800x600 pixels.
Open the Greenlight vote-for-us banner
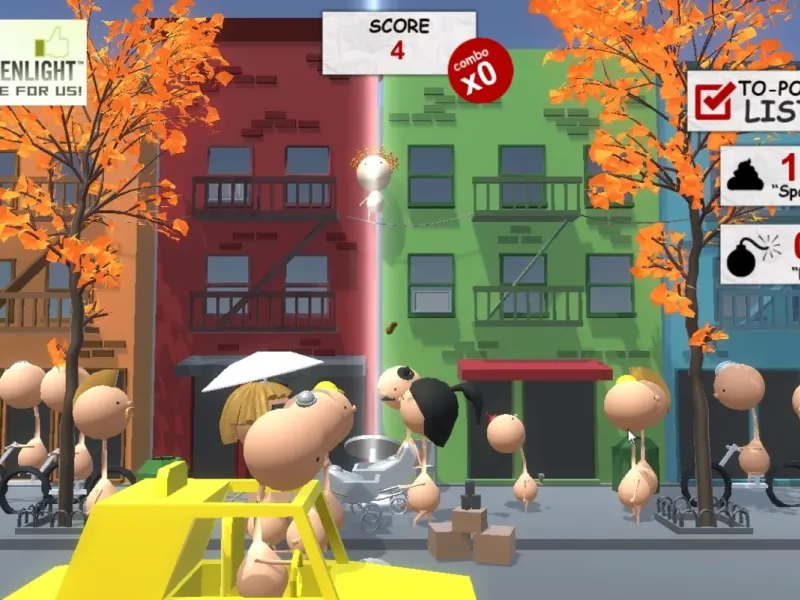point(42,61)
